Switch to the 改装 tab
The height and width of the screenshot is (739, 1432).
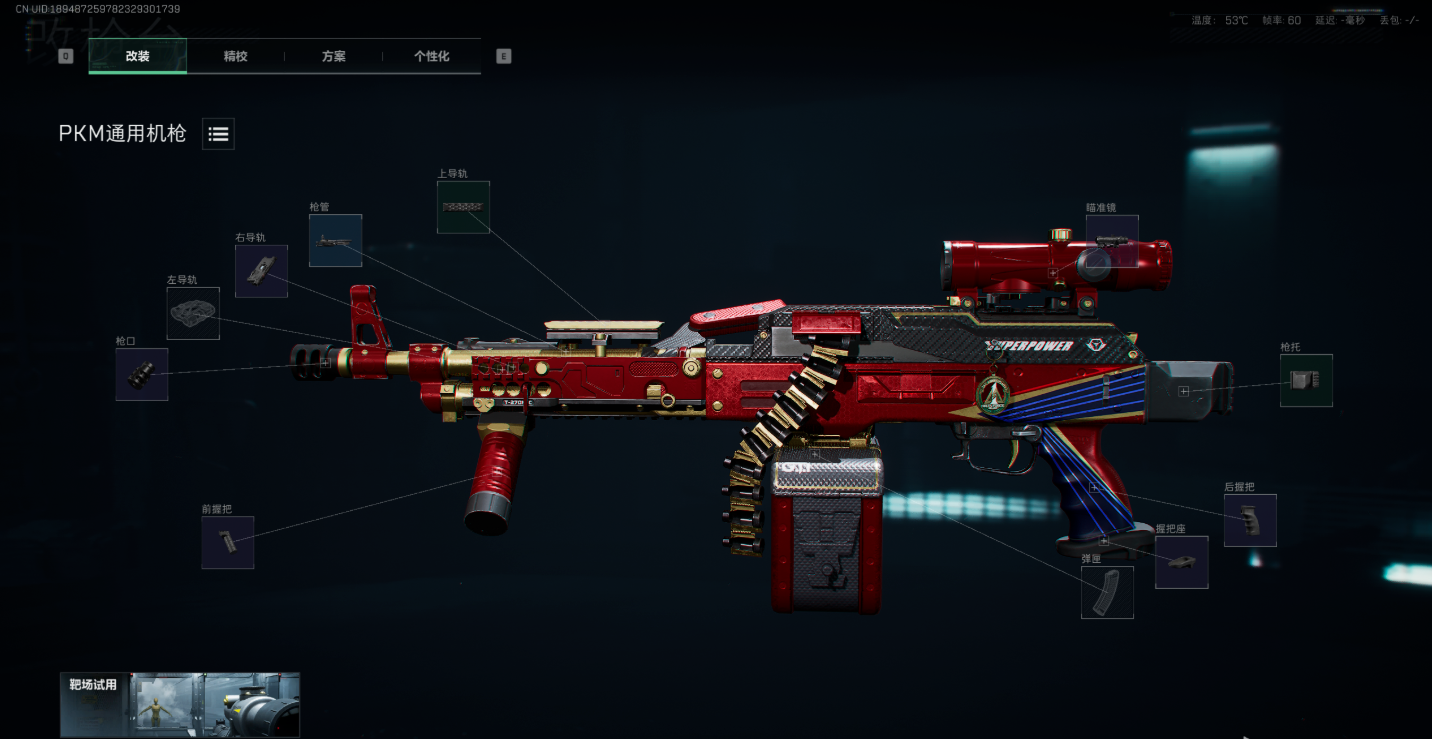[138, 56]
